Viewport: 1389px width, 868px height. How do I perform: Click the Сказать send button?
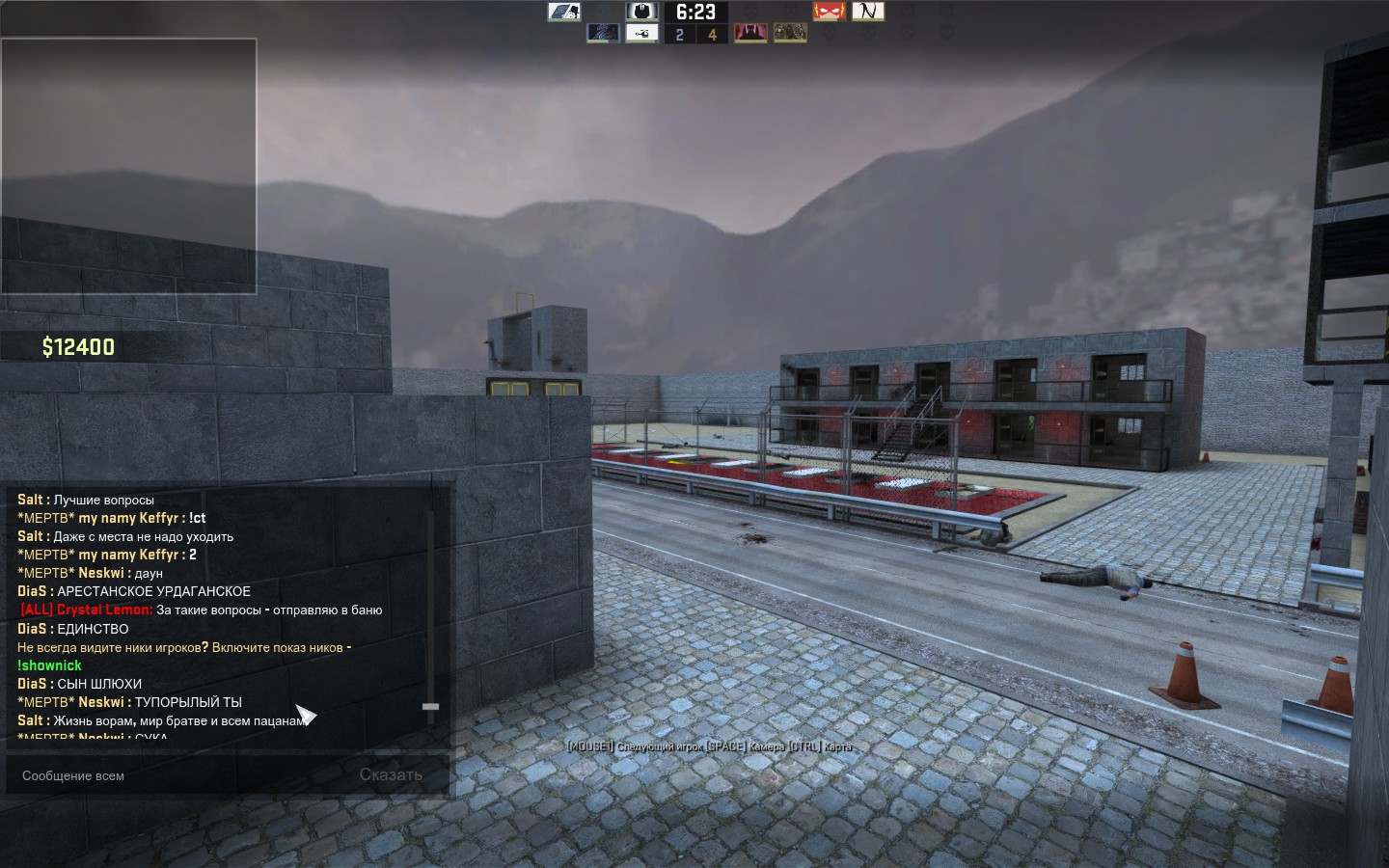coord(391,774)
